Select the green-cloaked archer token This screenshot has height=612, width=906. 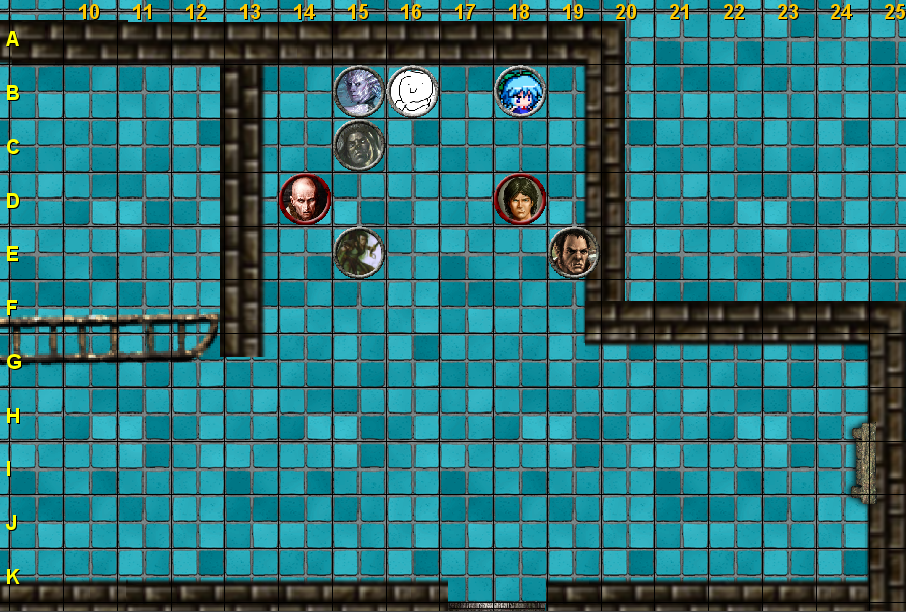tap(359, 252)
